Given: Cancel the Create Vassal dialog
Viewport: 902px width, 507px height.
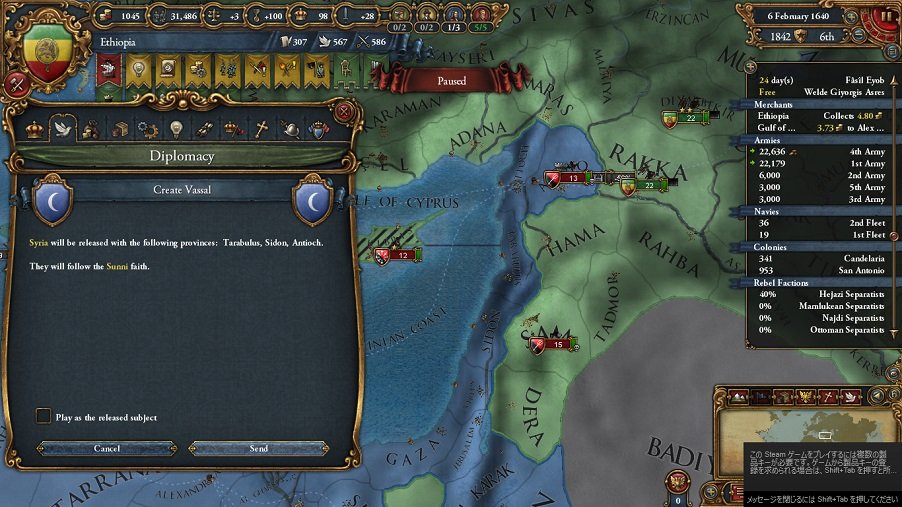Looking at the screenshot, I should point(107,448).
